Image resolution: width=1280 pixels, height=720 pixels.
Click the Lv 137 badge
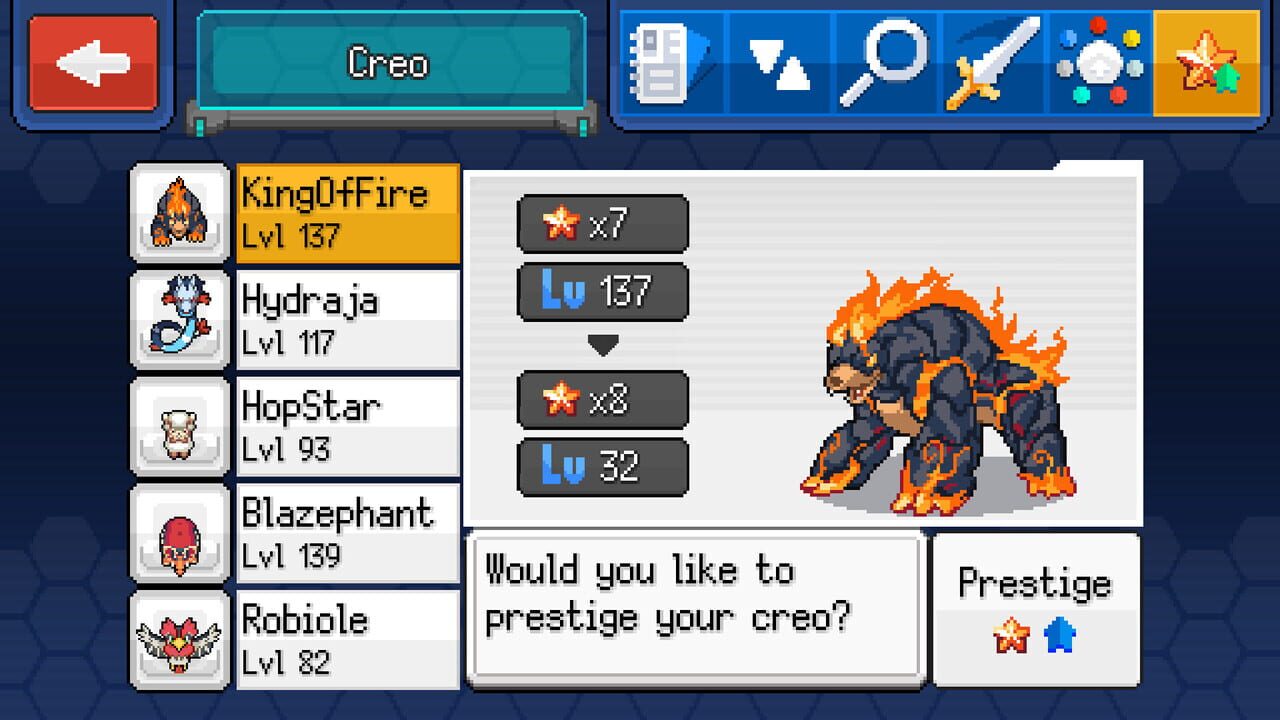coord(602,291)
